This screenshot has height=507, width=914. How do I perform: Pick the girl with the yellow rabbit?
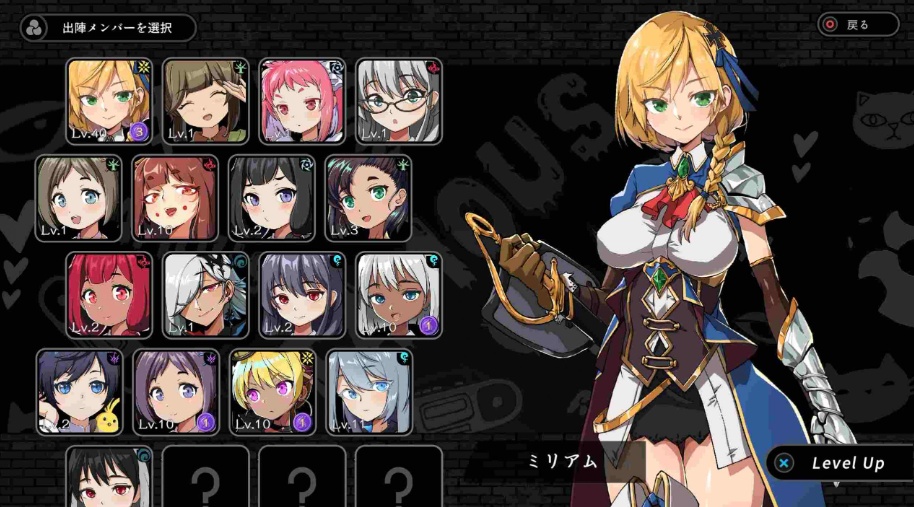pos(78,391)
